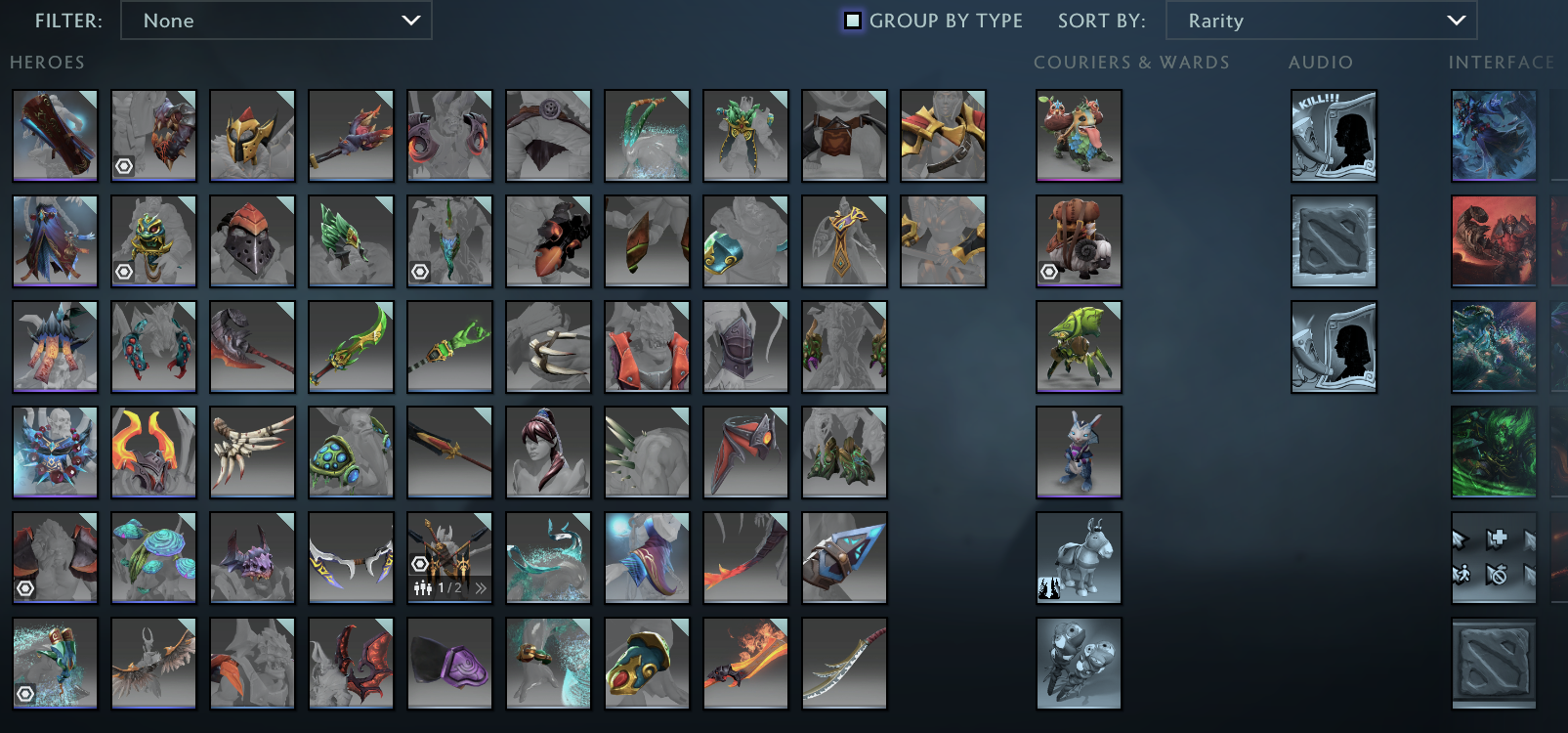
Task: Open the Filter dropdown currently set to None
Action: click(276, 21)
